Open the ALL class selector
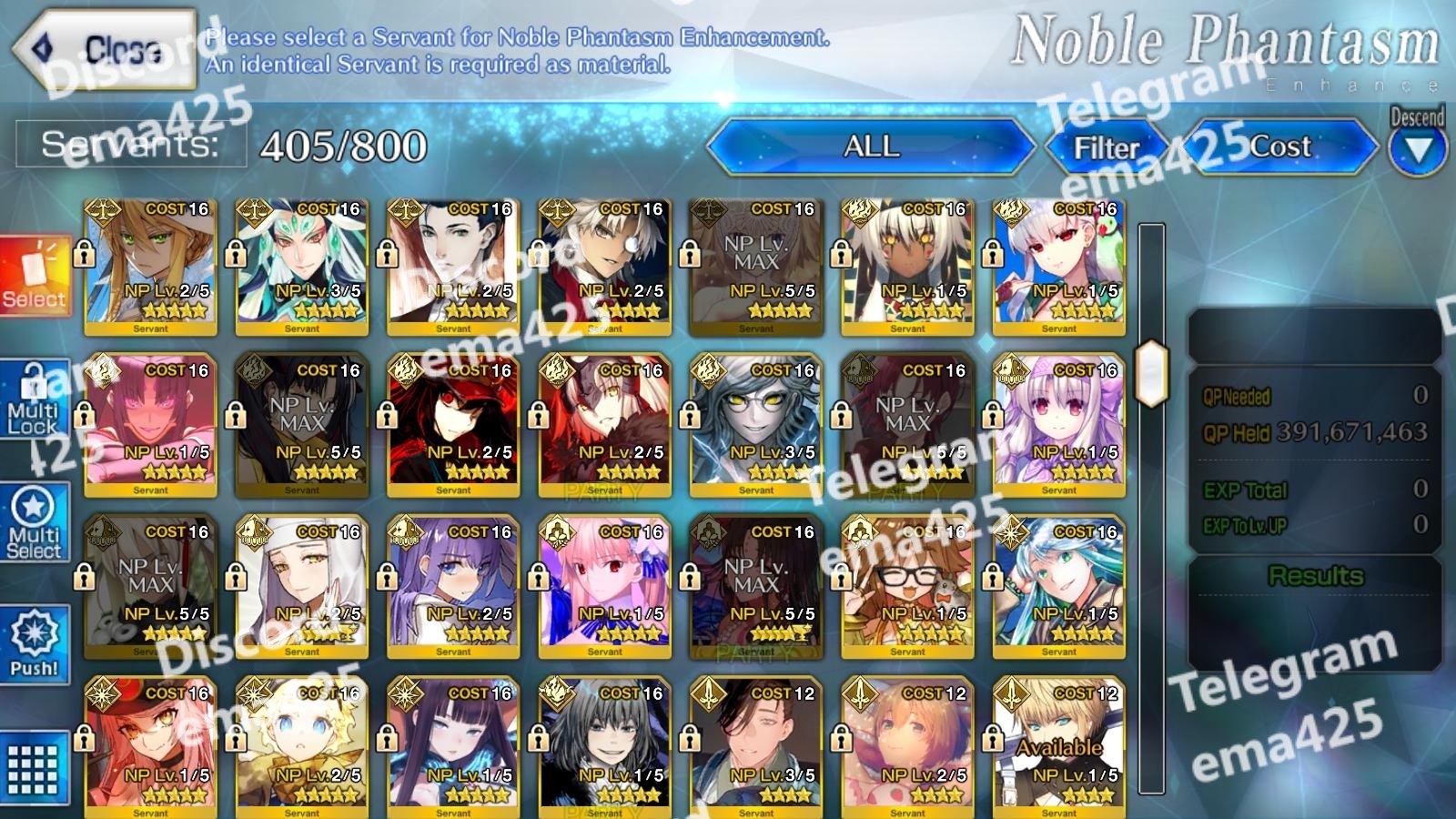 871,147
